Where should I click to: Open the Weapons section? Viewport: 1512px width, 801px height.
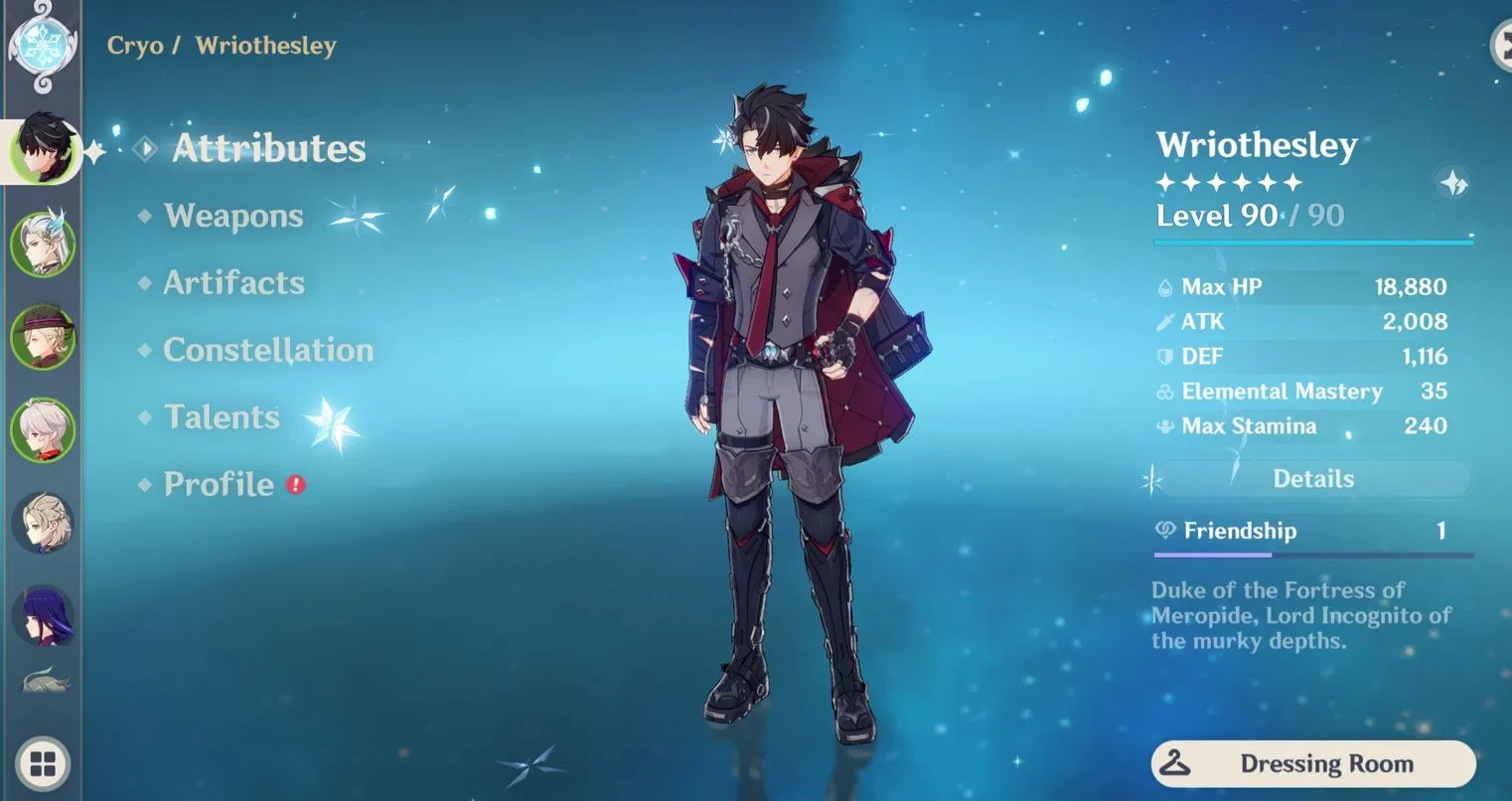pyautogui.click(x=234, y=216)
